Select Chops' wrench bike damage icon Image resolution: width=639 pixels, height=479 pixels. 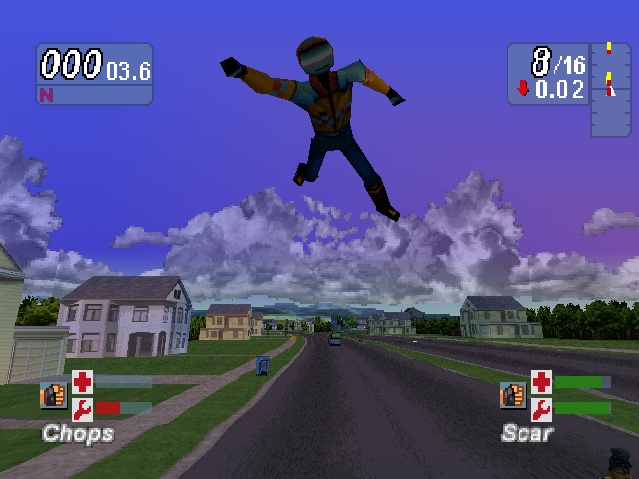[81, 408]
